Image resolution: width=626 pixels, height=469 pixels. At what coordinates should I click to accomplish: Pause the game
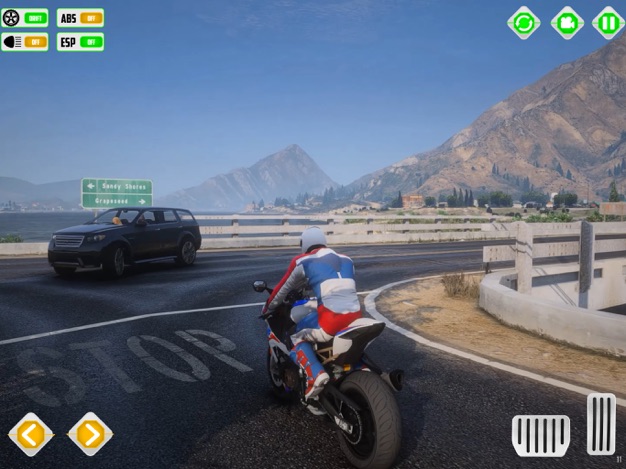pyautogui.click(x=608, y=22)
